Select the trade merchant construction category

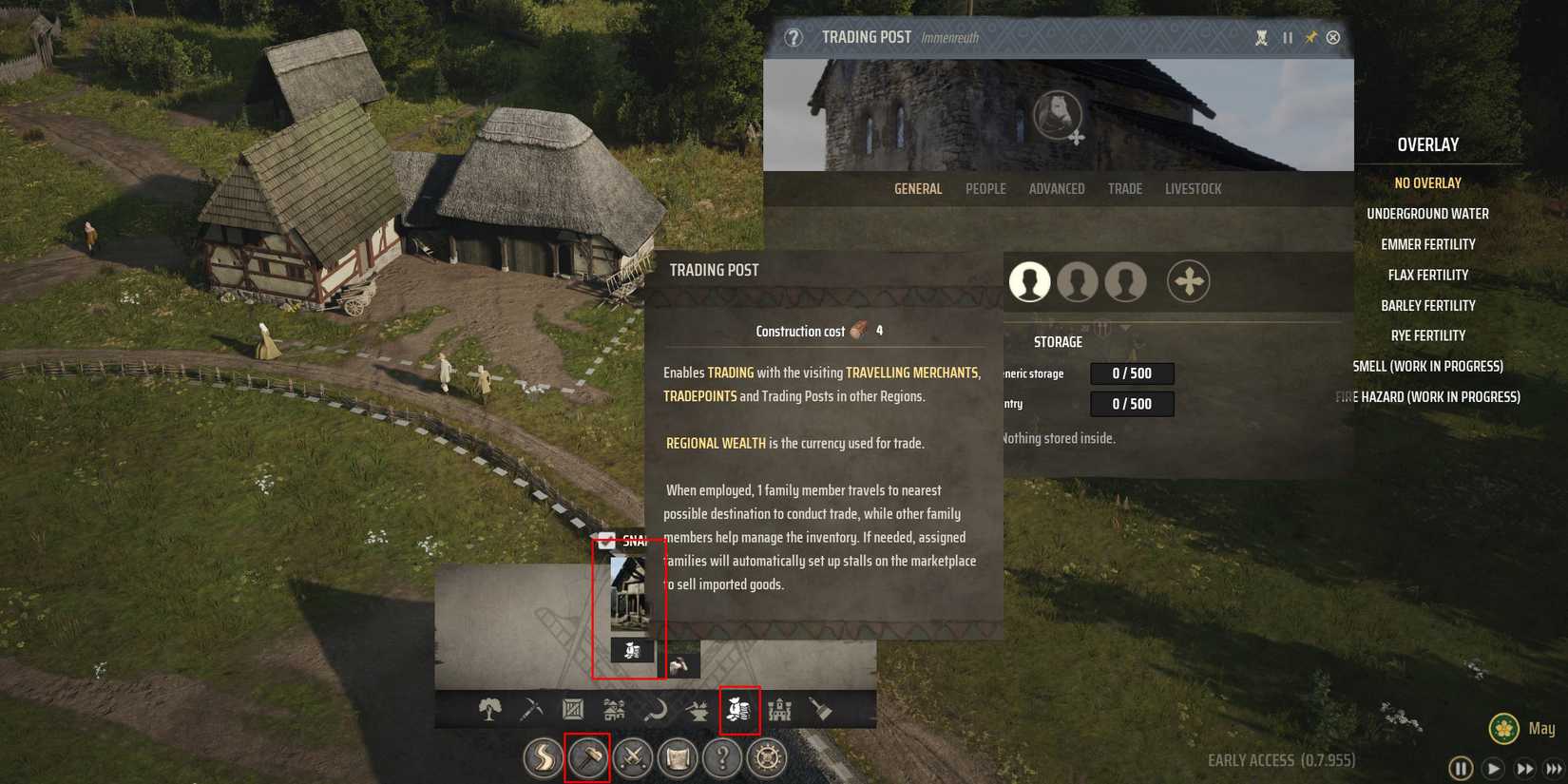tap(740, 710)
